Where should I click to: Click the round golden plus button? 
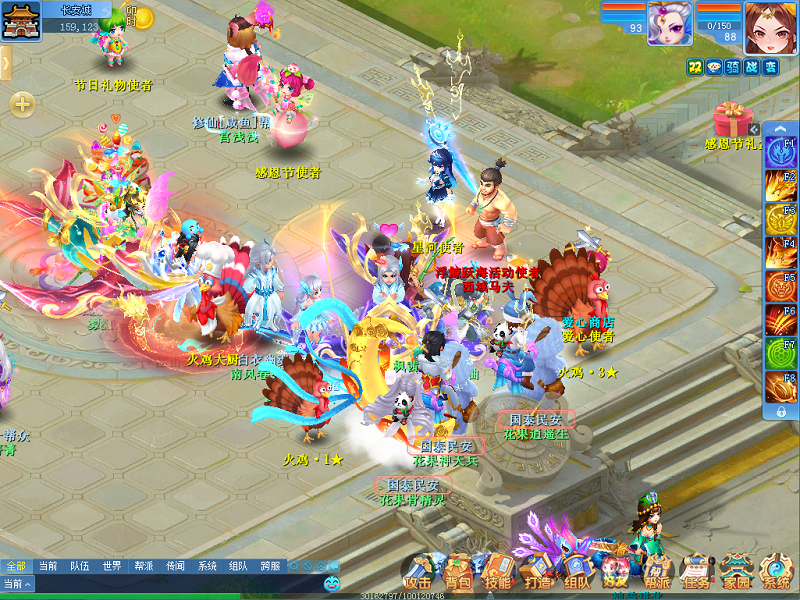coord(22,104)
